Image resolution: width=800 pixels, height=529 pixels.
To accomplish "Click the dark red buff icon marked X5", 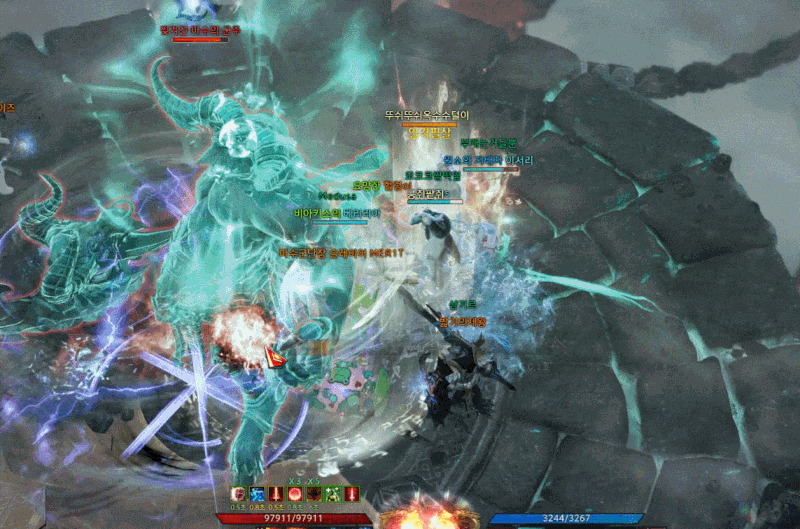I will coord(312,494).
